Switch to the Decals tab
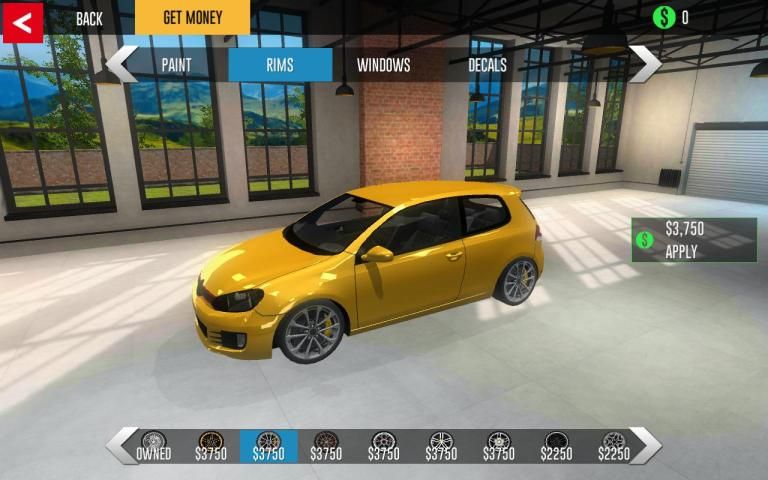 (487, 65)
